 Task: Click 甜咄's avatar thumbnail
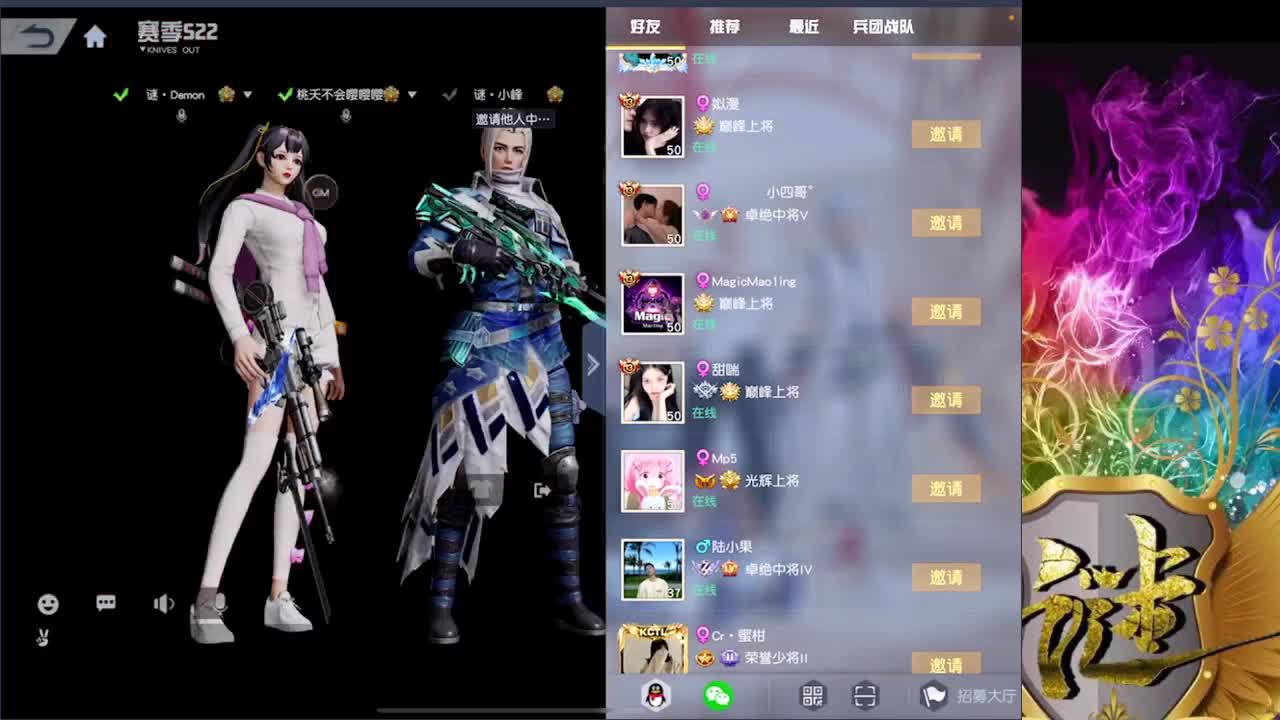[651, 392]
